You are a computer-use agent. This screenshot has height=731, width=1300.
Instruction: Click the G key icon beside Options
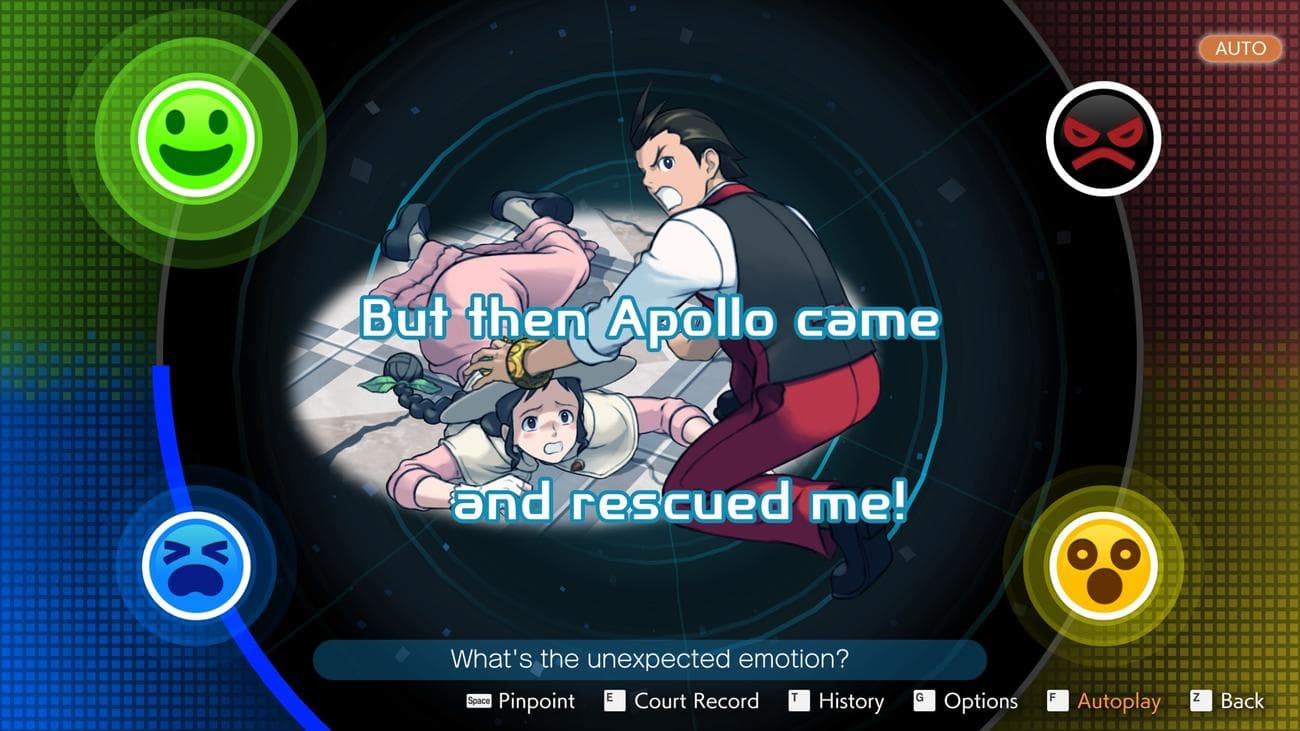coord(926,701)
